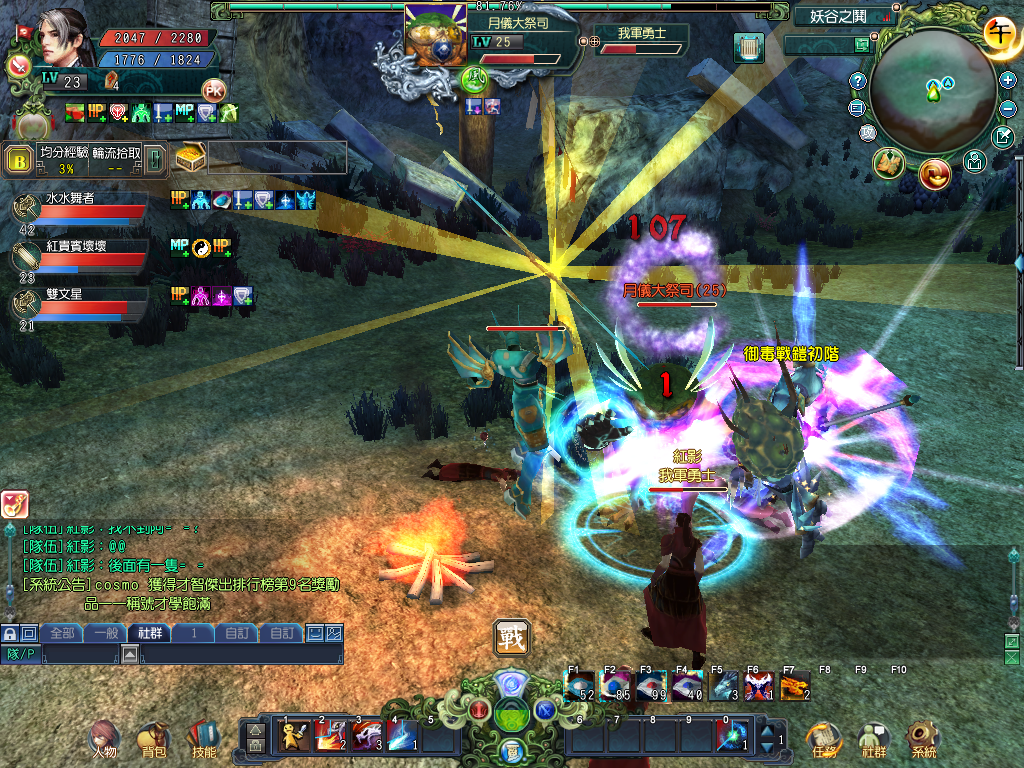This screenshot has height=768, width=1024.
Task: Click the 戰 battle mode button
Action: tap(511, 637)
